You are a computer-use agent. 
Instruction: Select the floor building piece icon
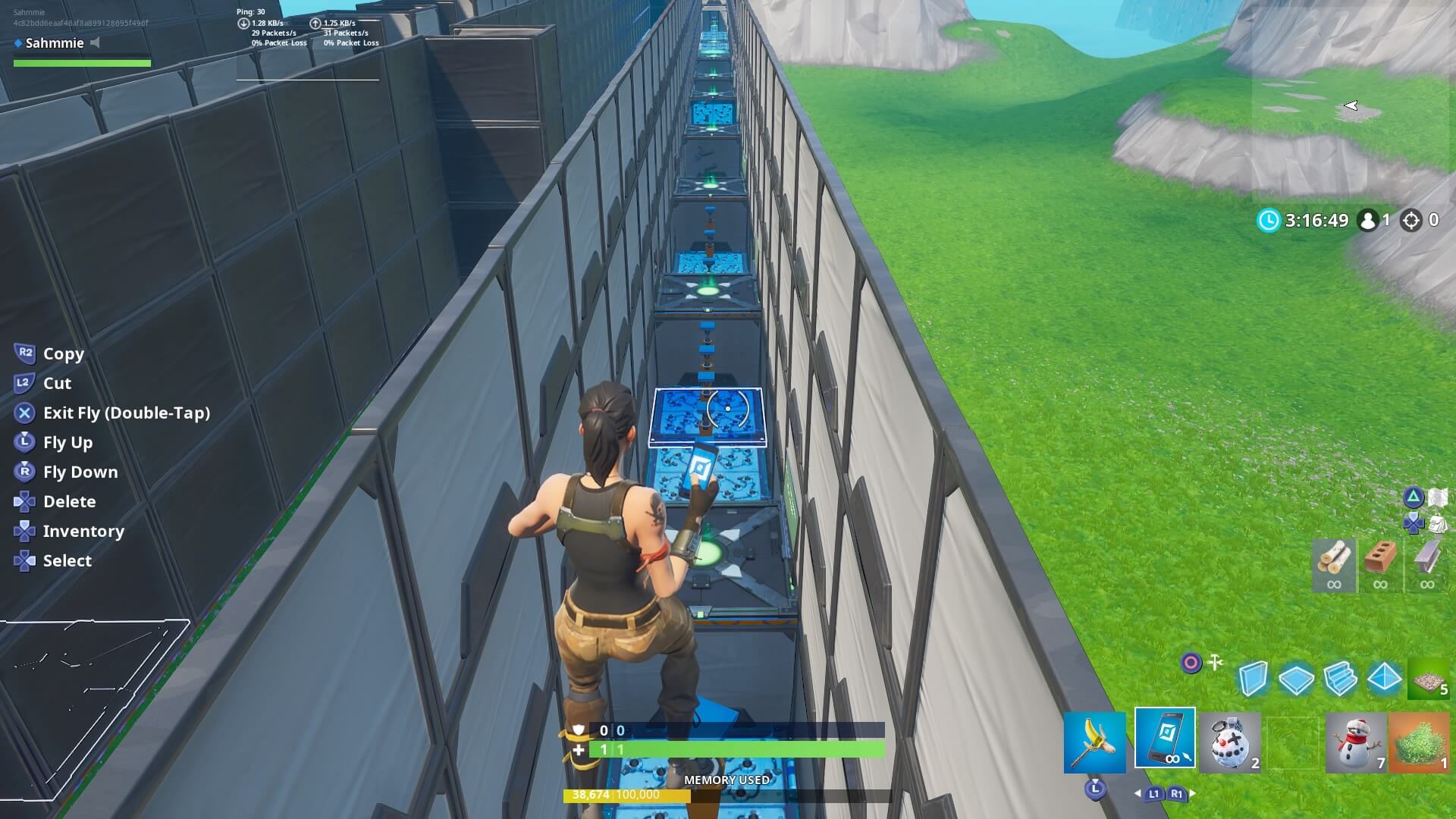[x=1298, y=679]
